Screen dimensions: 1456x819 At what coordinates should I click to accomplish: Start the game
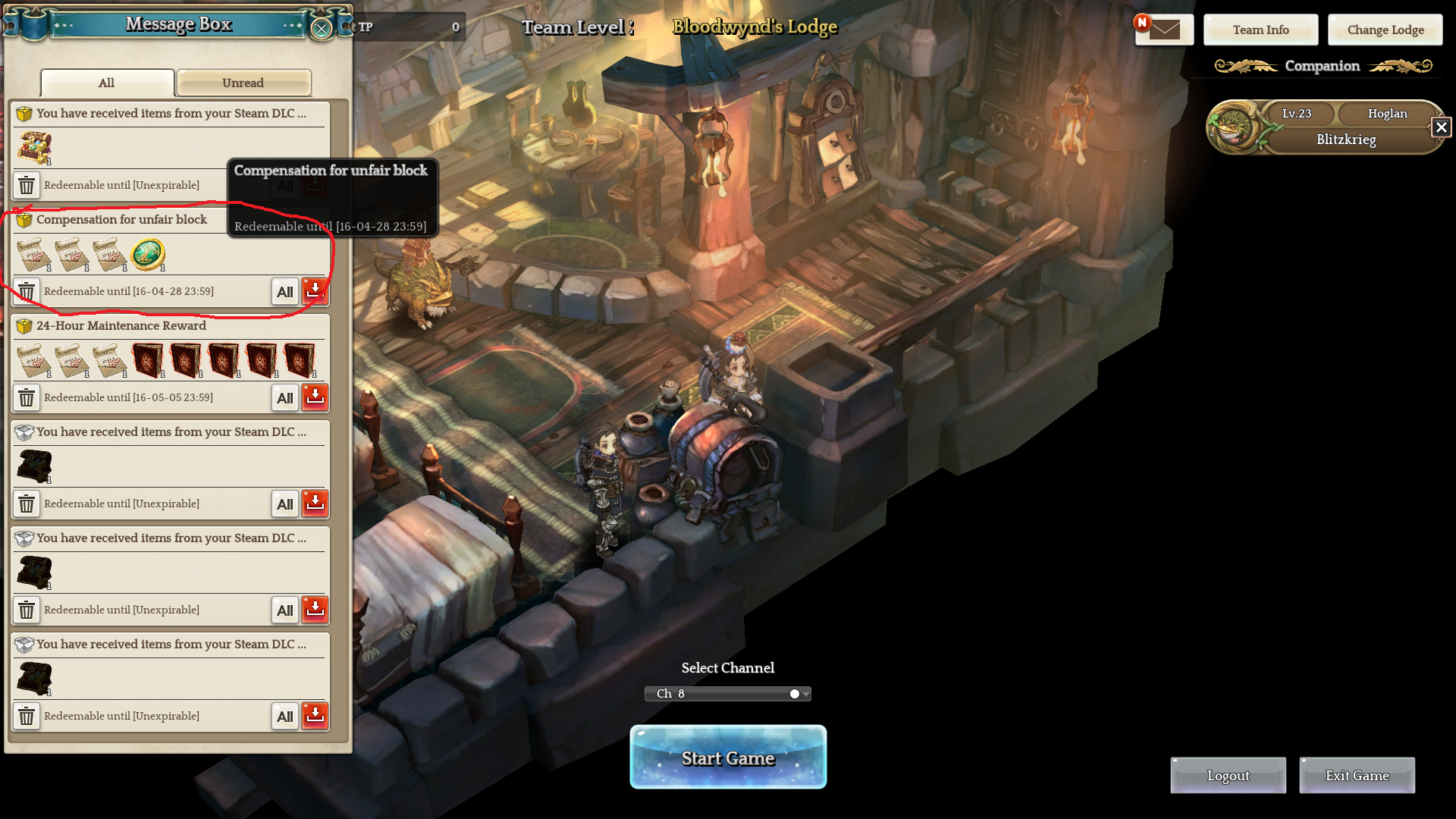coord(727,757)
